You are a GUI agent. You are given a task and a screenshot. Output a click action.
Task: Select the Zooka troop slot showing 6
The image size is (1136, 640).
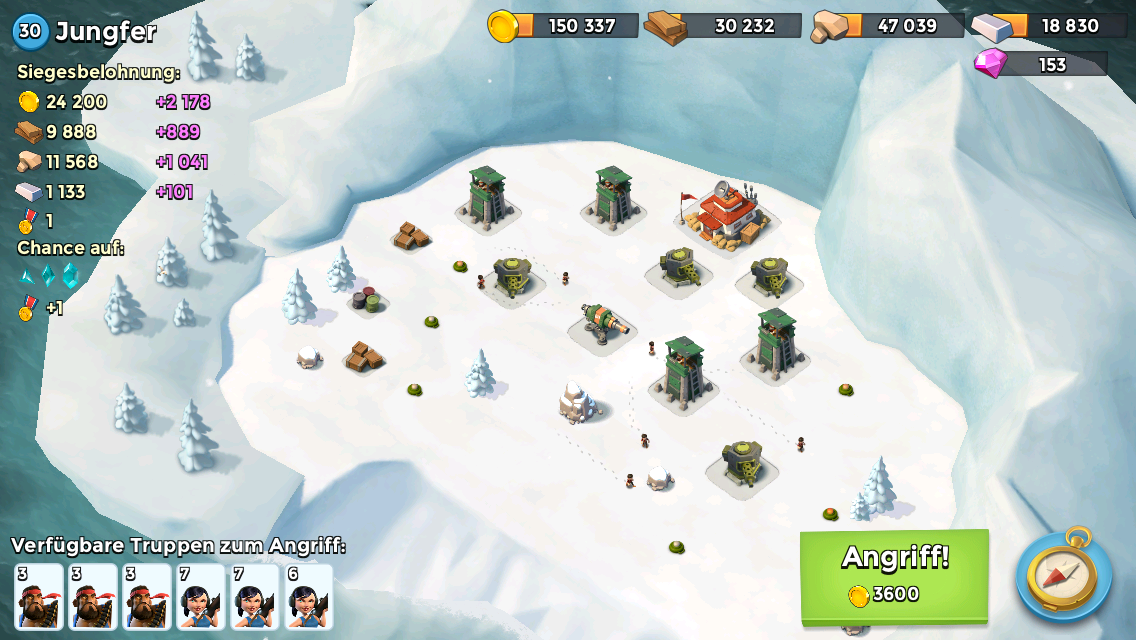pos(308,597)
